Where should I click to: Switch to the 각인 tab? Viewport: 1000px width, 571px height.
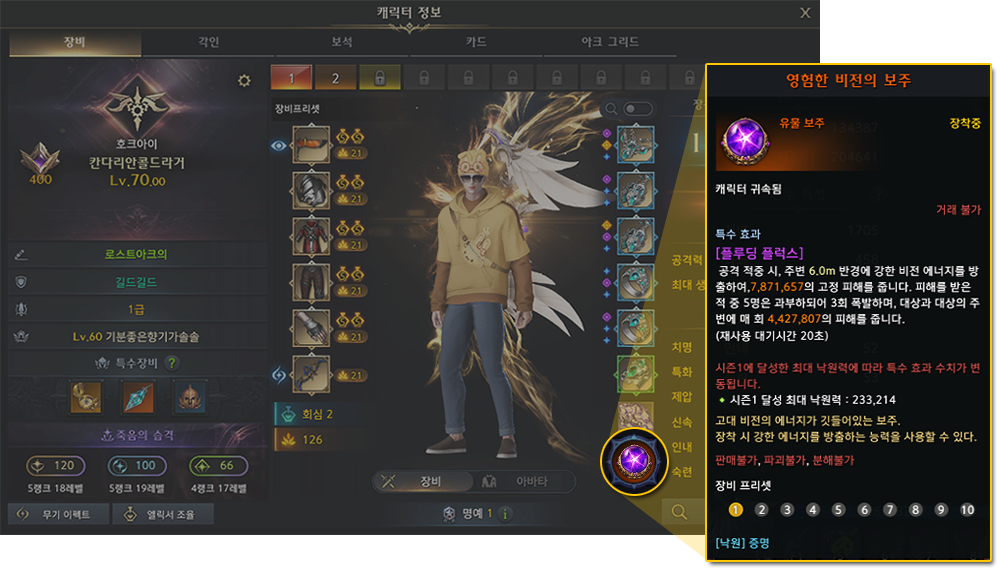pos(208,43)
